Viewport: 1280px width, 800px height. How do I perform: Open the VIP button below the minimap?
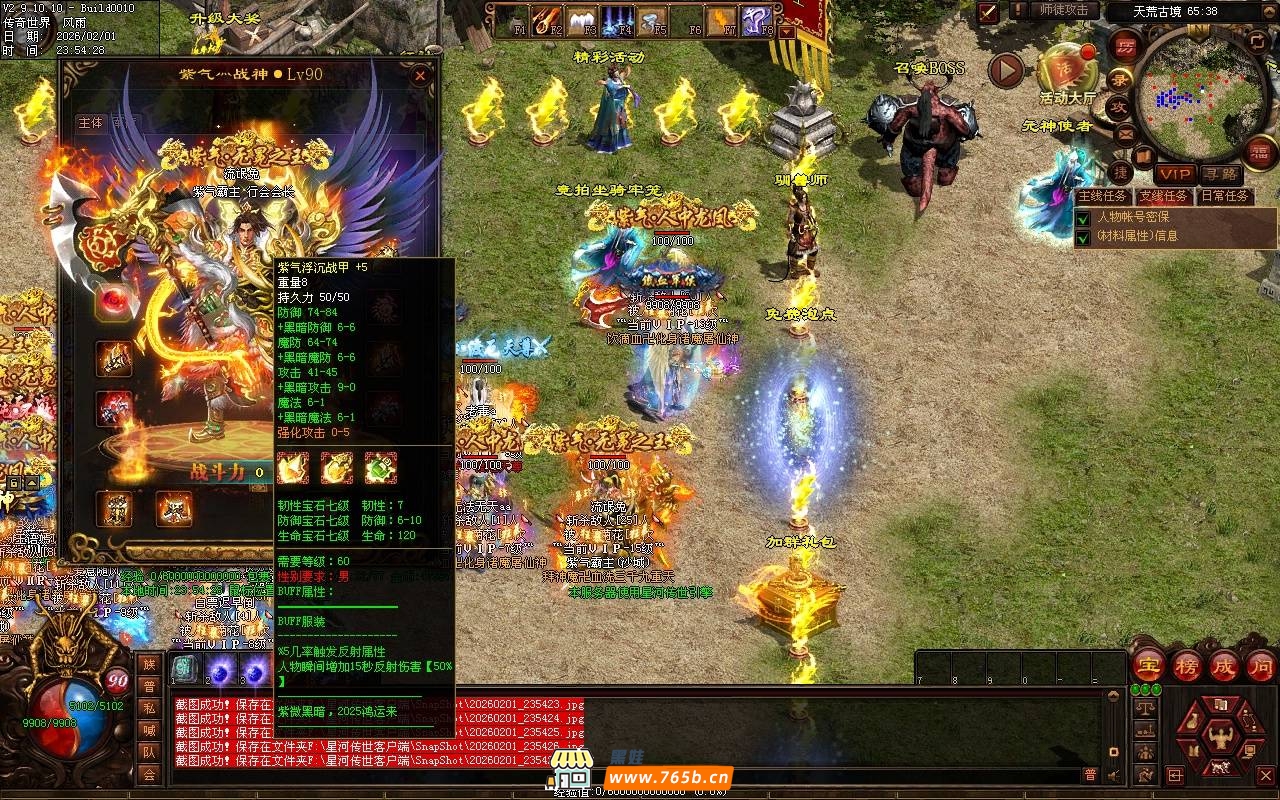coord(1175,174)
